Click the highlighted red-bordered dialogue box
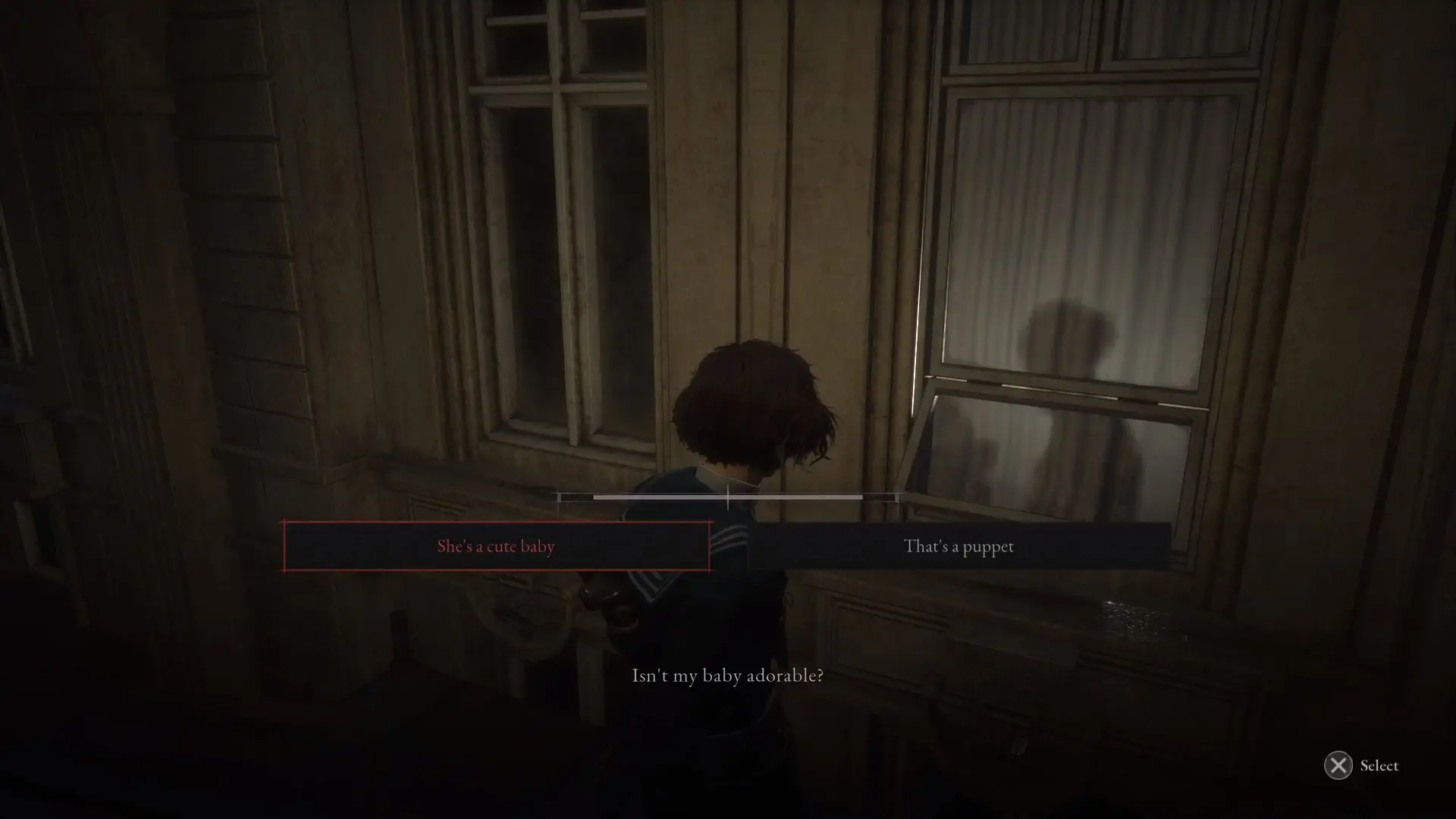This screenshot has height=819, width=1456. click(495, 546)
